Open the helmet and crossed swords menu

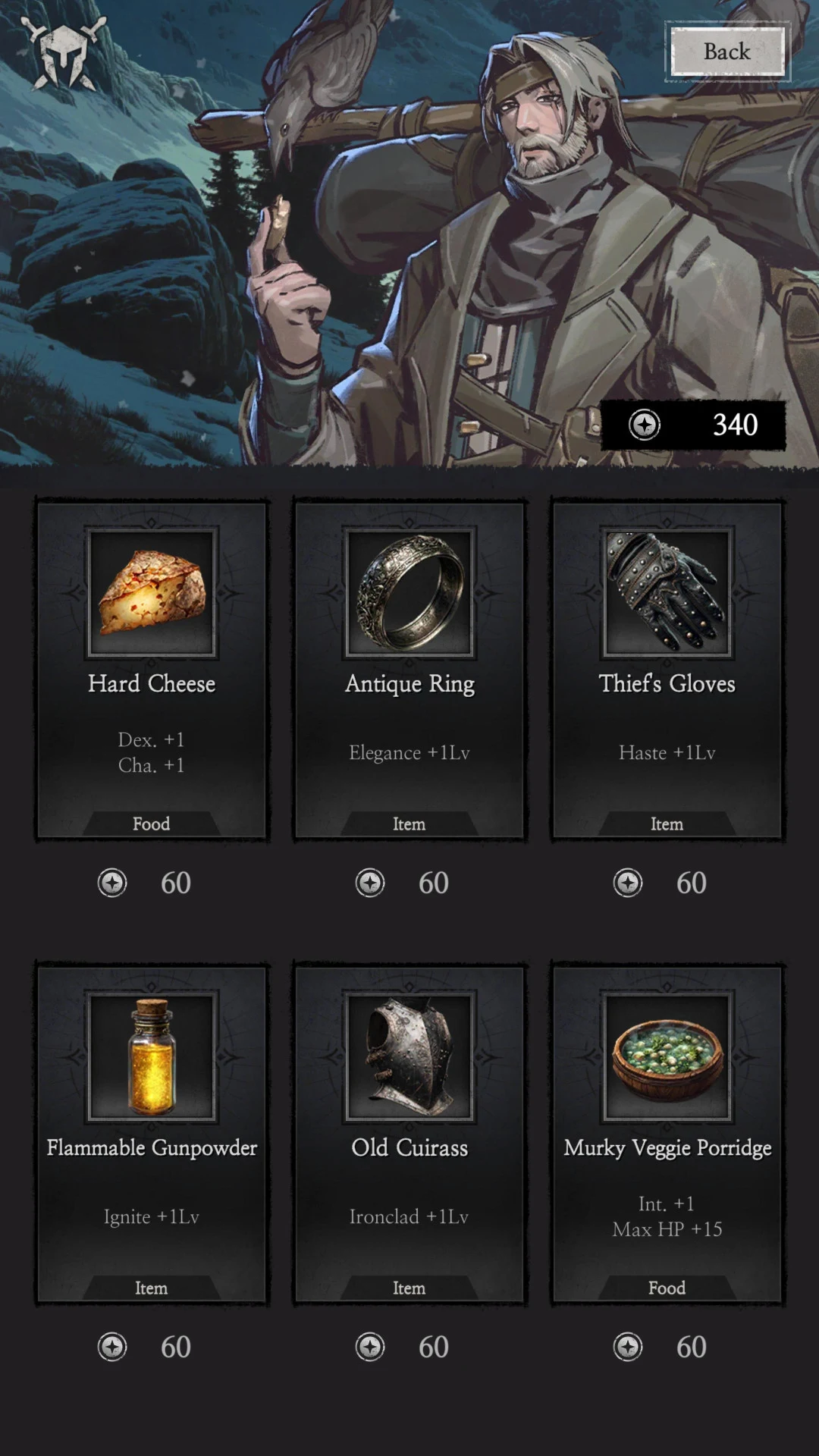64,53
